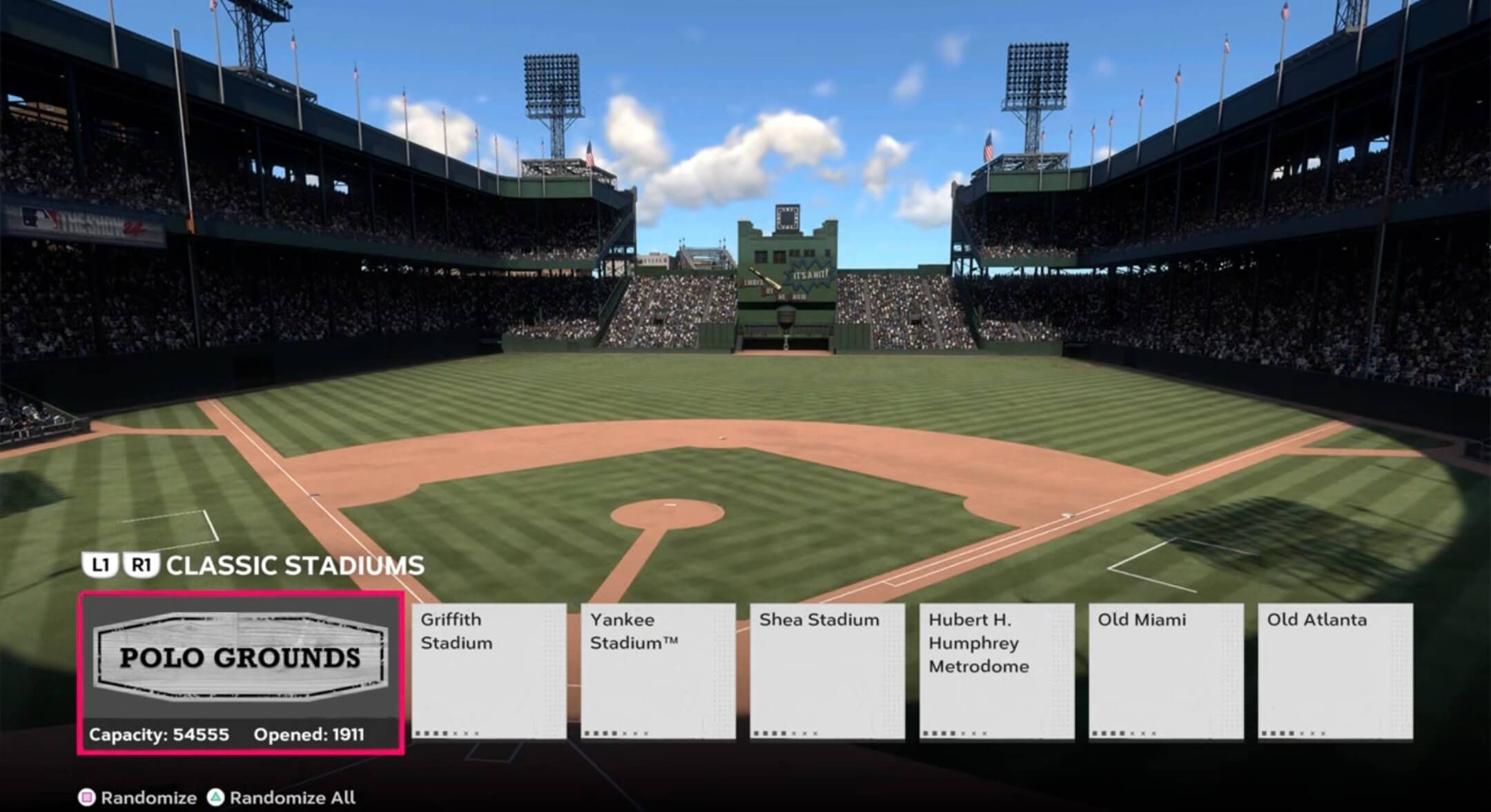Activate the Randomize All option
The width and height of the screenshot is (1491, 812).
point(290,796)
